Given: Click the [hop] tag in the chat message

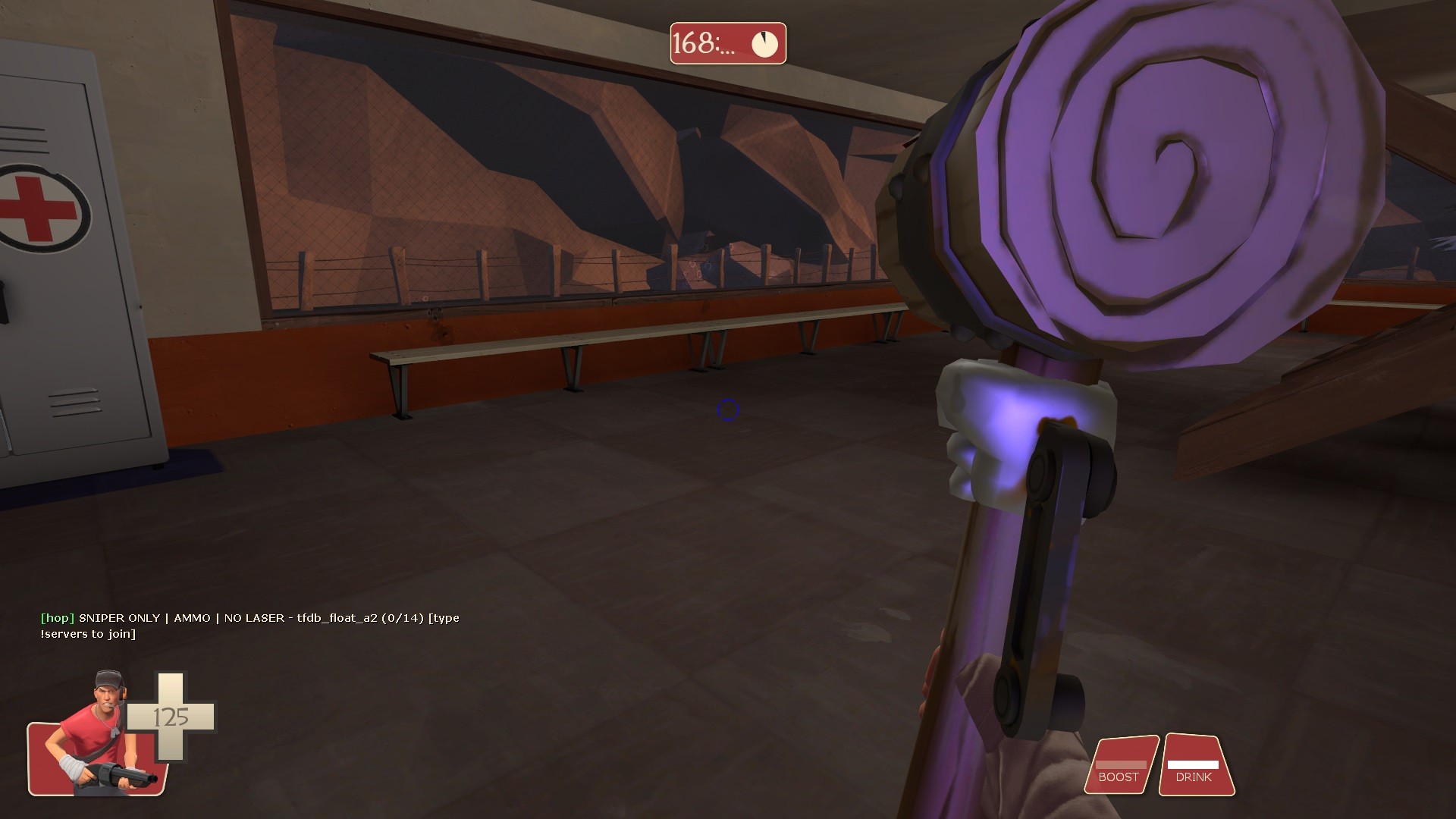Looking at the screenshot, I should pos(56,618).
